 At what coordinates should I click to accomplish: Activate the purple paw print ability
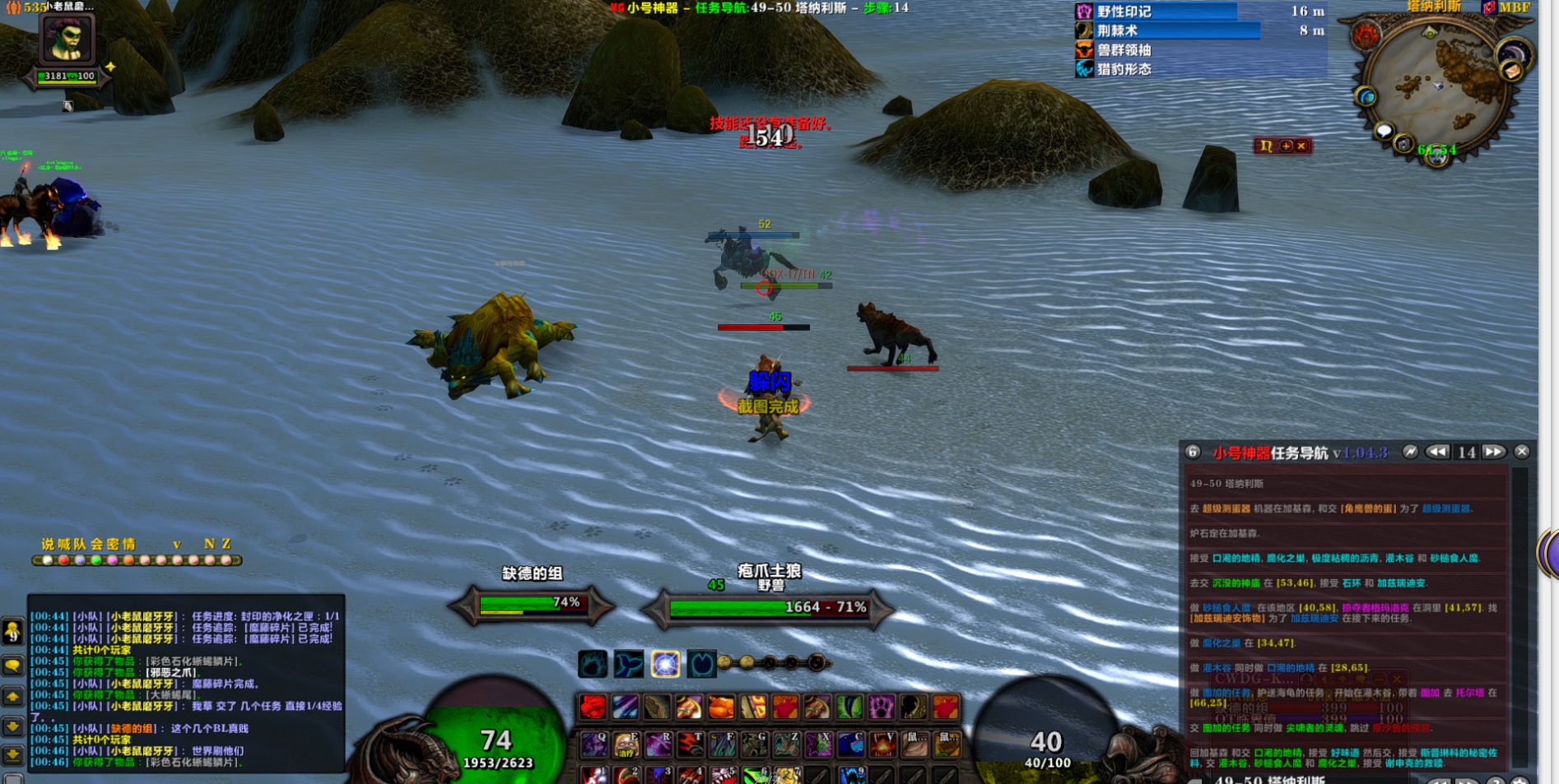coord(881,707)
